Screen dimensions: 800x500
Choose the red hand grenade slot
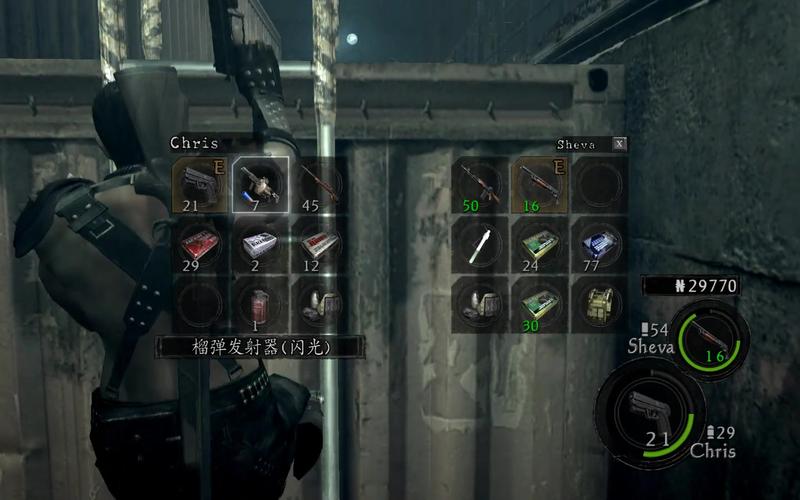click(260, 303)
